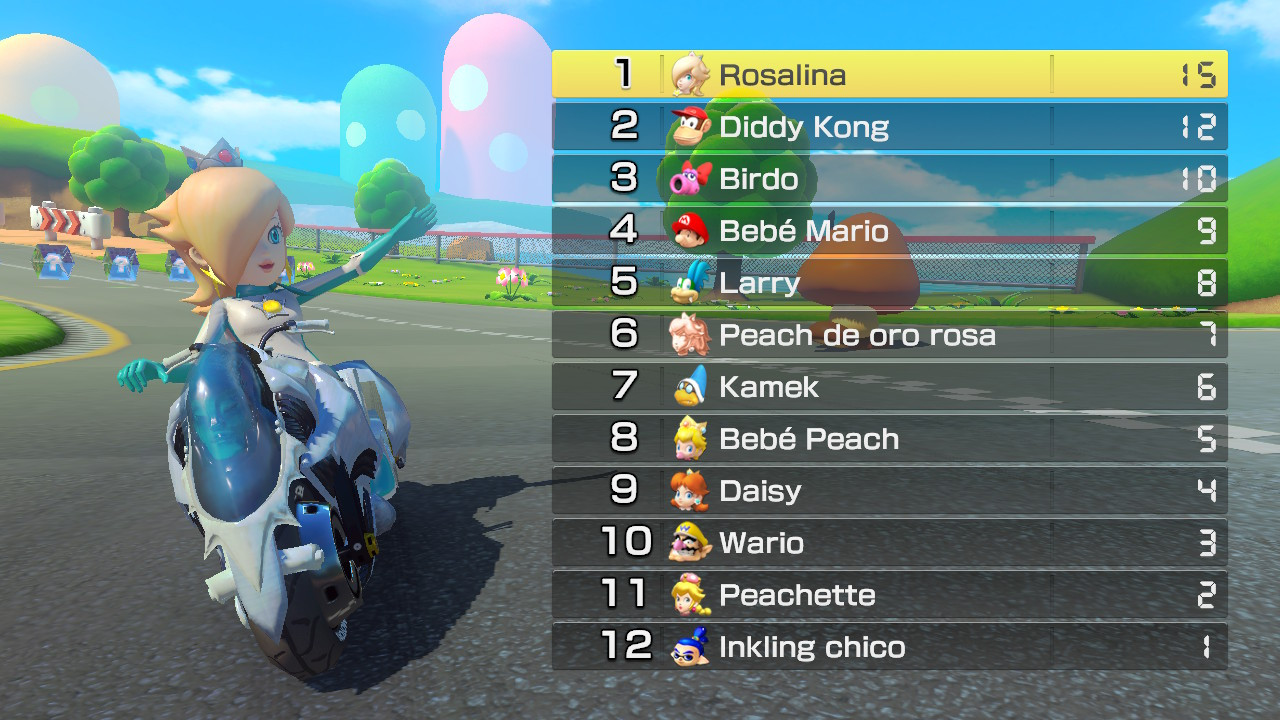
Task: Click Larry's character icon
Action: pos(686,283)
